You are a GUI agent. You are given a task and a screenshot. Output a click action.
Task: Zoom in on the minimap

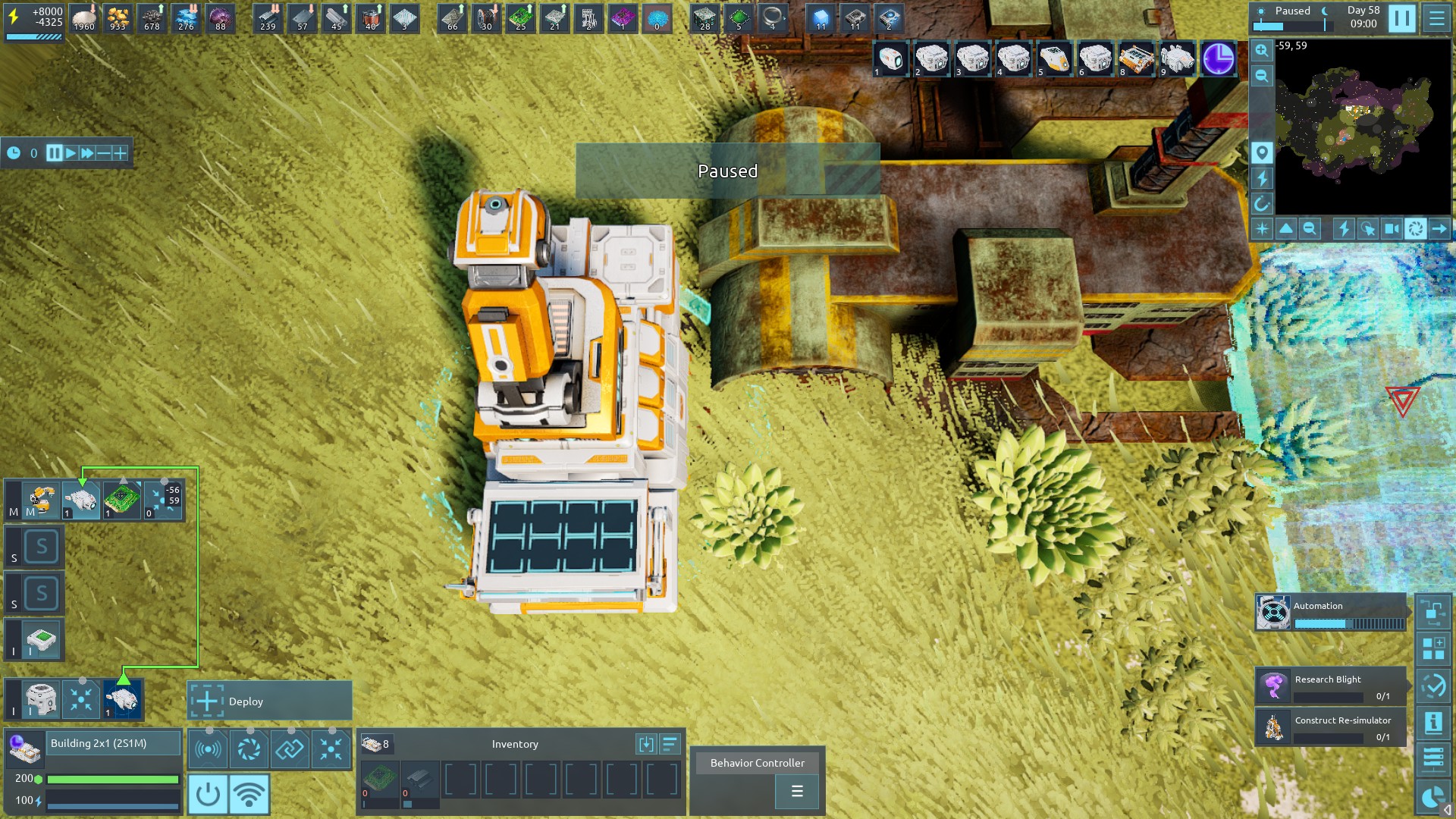point(1261,50)
